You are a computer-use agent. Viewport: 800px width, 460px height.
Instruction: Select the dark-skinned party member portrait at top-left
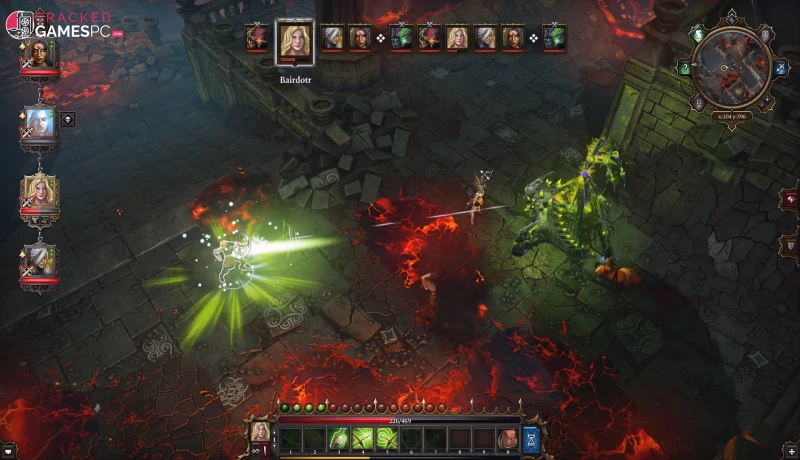(x=39, y=55)
